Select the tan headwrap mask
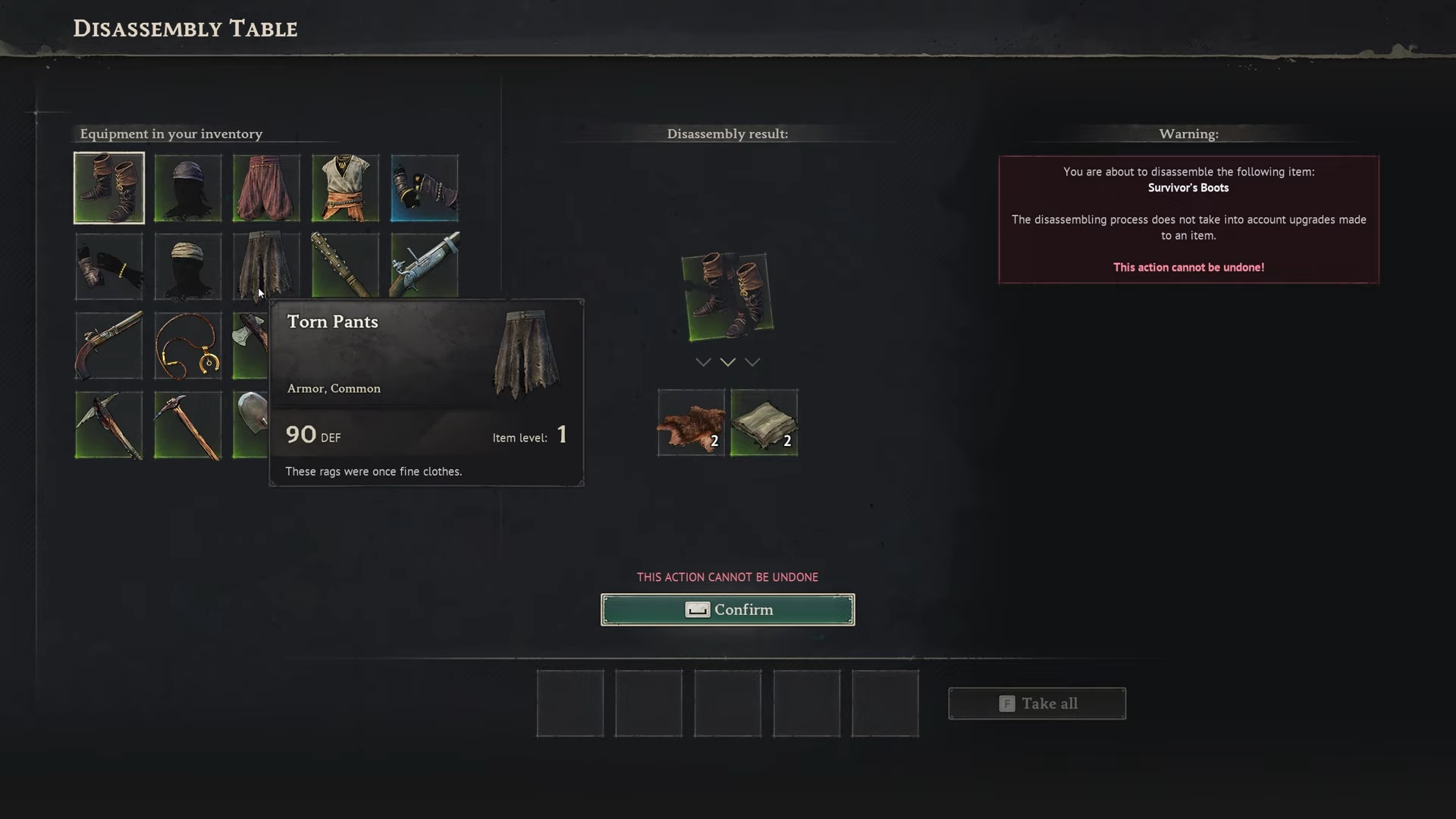The width and height of the screenshot is (1456, 819). pyautogui.click(x=188, y=267)
